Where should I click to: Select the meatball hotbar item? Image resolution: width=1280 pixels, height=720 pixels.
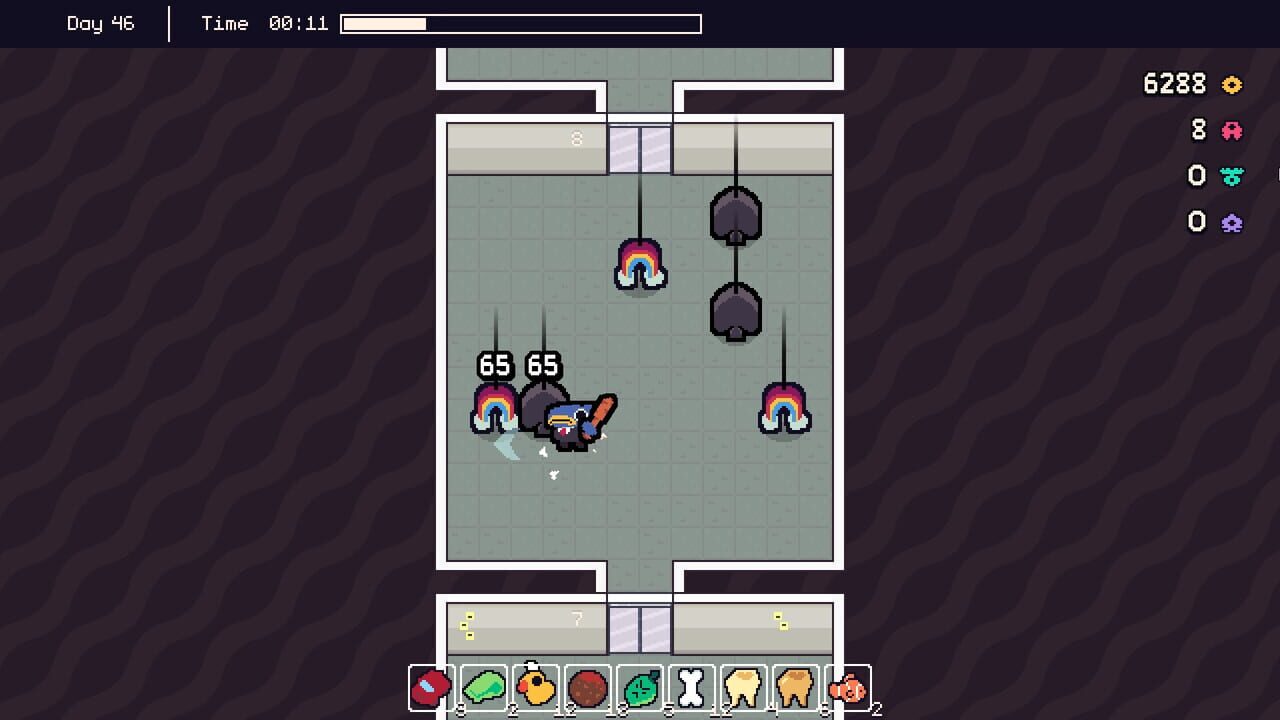588,687
